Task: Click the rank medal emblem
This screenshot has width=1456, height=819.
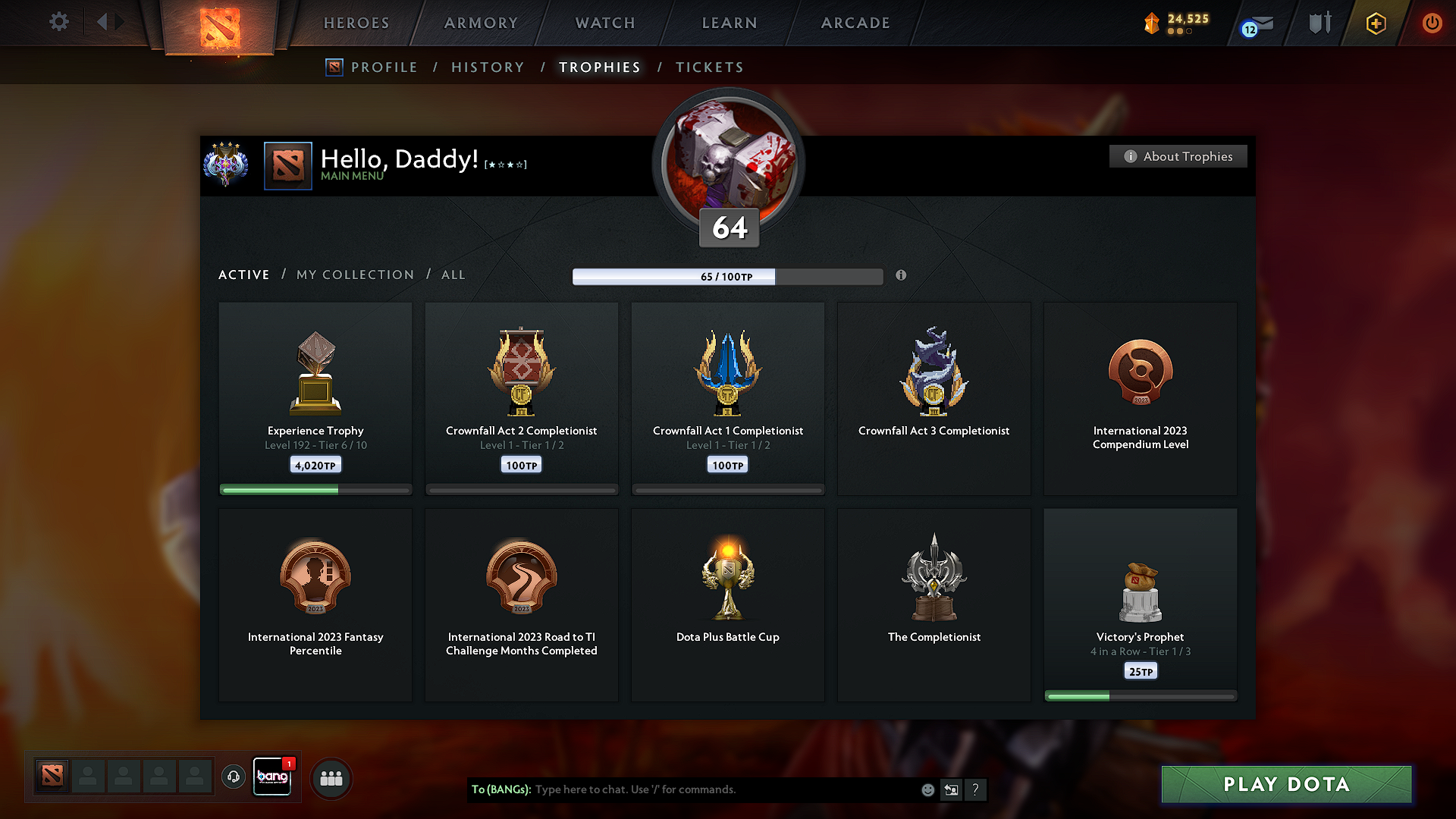Action: pyautogui.click(x=225, y=165)
